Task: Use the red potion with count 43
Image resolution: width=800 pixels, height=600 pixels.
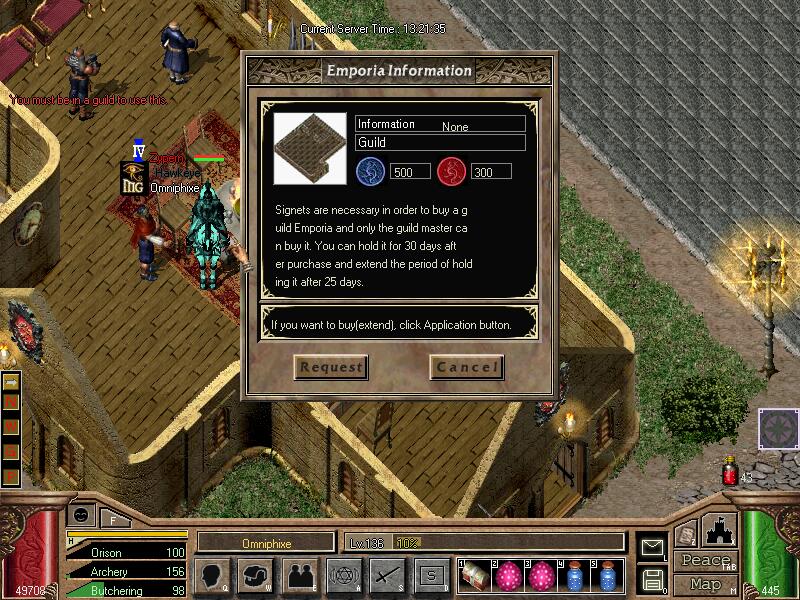Action: 730,473
